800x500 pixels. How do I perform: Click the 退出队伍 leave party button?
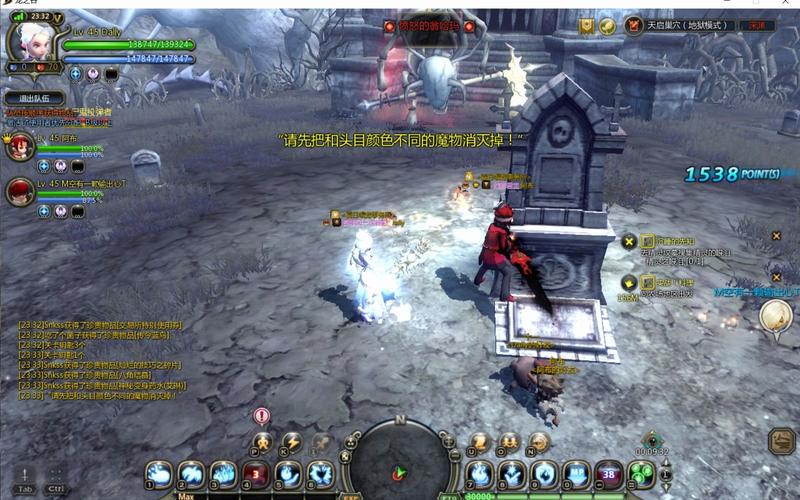tap(34, 98)
